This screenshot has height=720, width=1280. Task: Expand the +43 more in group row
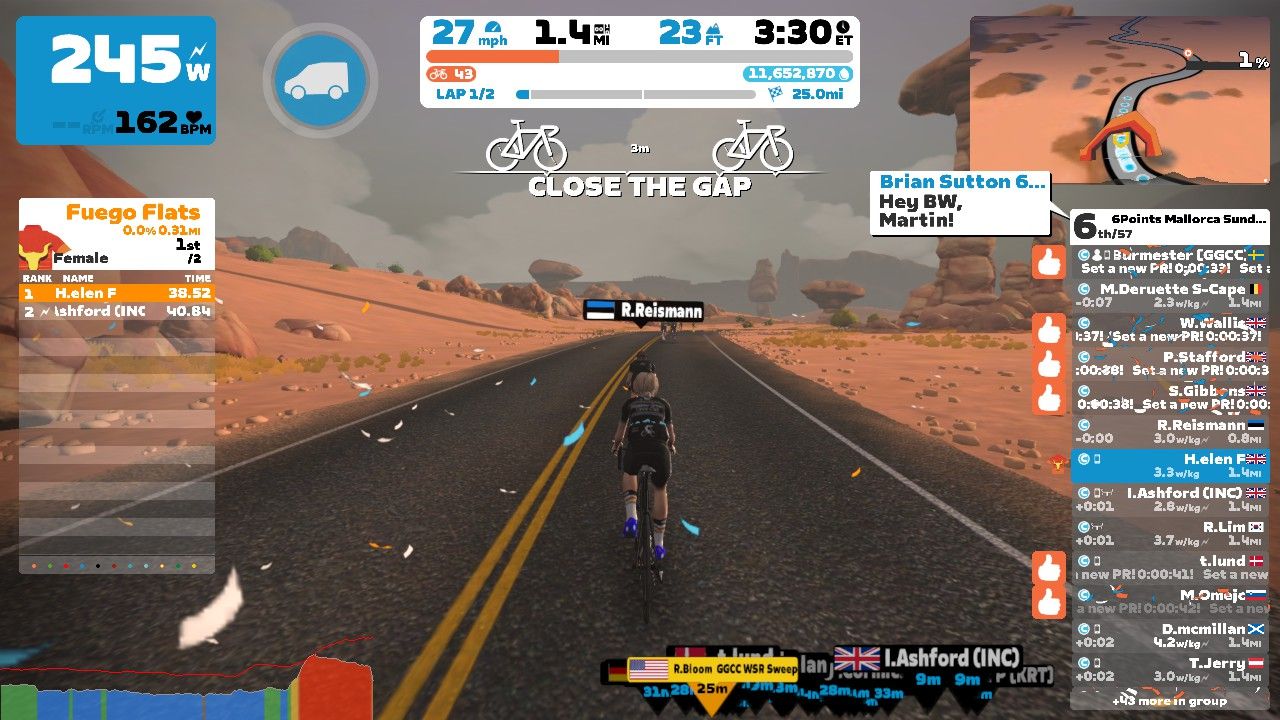point(1170,700)
